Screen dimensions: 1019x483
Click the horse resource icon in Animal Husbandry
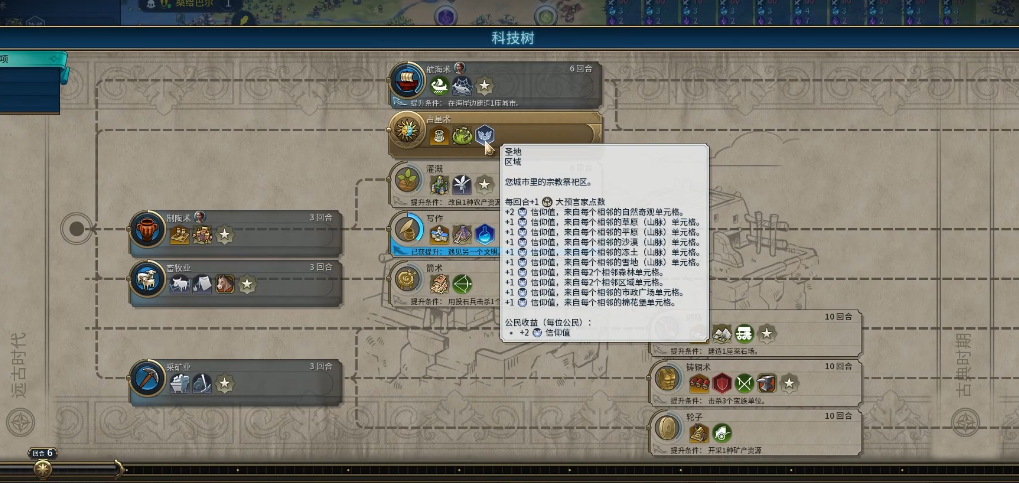click(x=225, y=286)
